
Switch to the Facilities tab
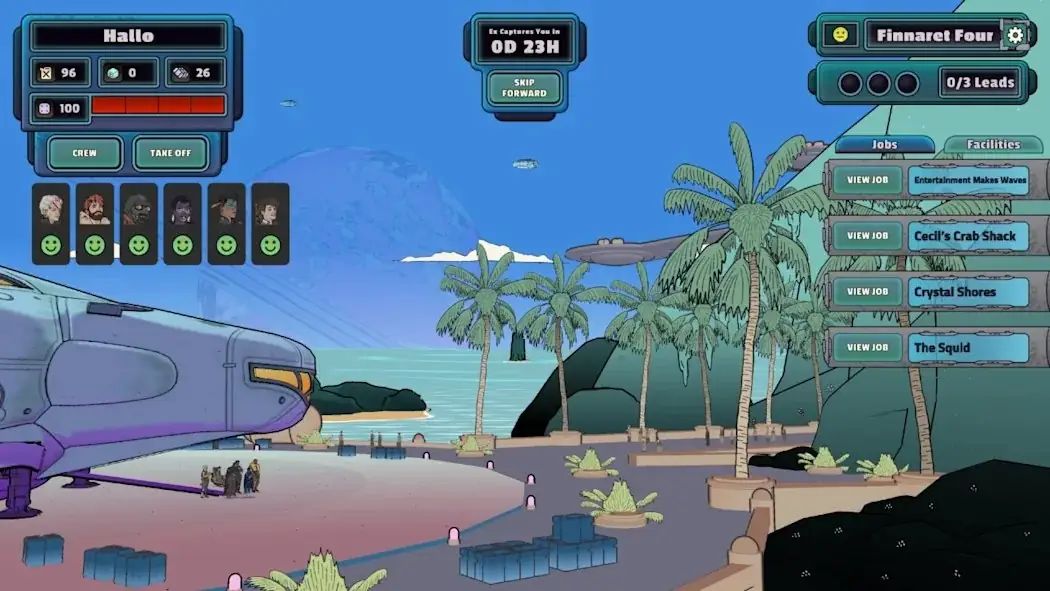pos(993,144)
